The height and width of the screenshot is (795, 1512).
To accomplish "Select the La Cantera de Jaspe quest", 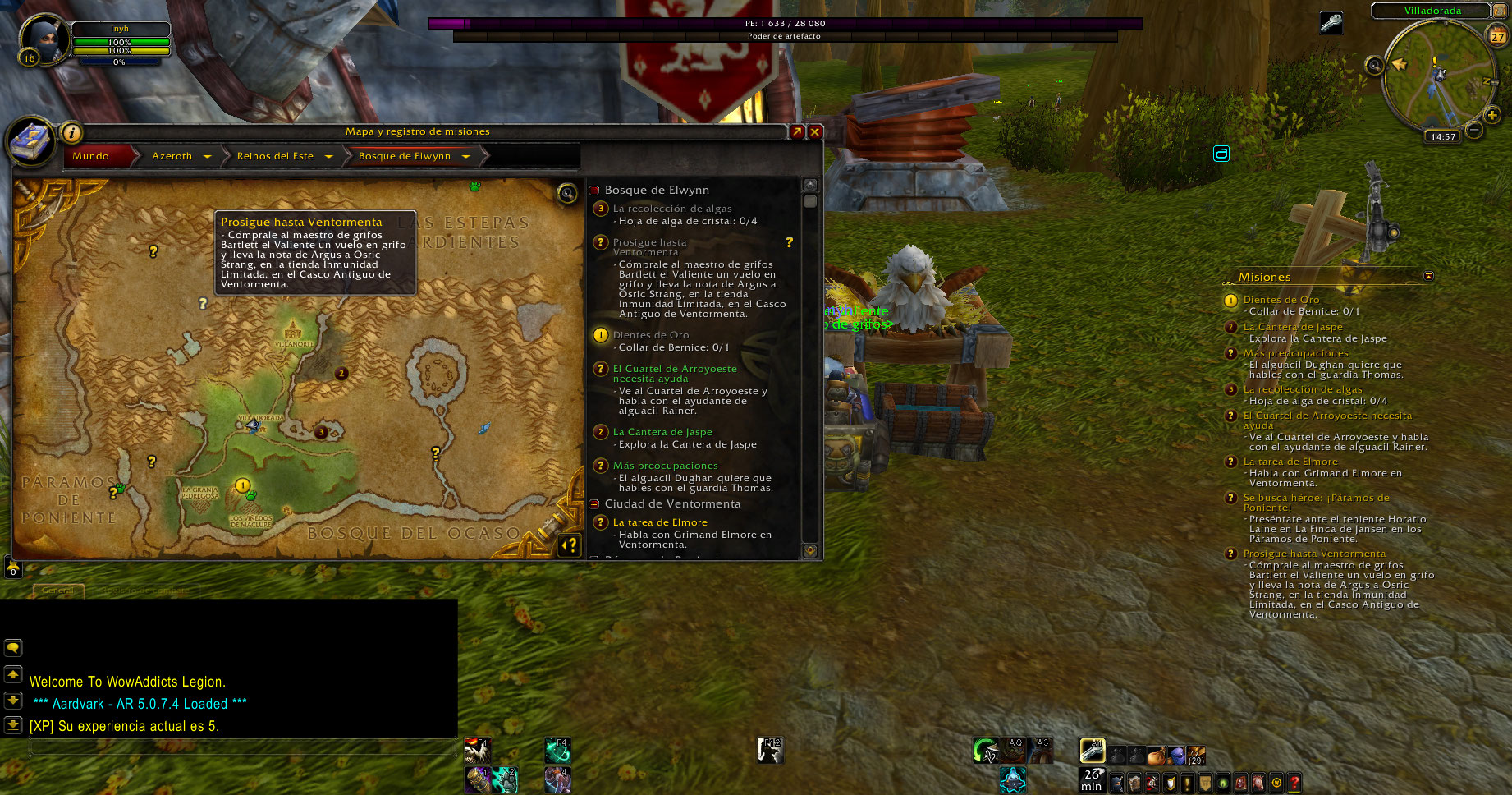I will click(x=662, y=432).
